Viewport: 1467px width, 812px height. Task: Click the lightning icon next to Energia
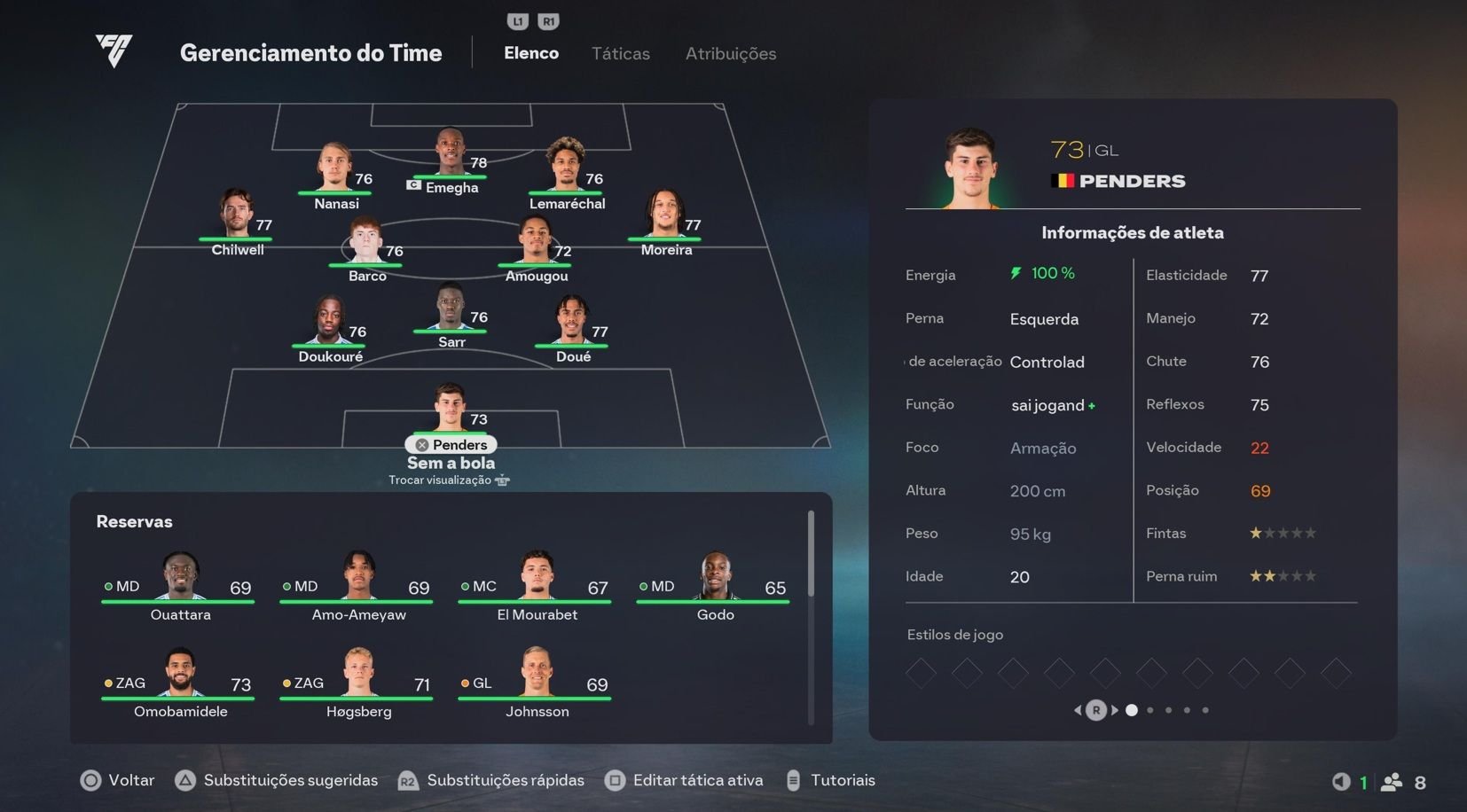point(1016,274)
